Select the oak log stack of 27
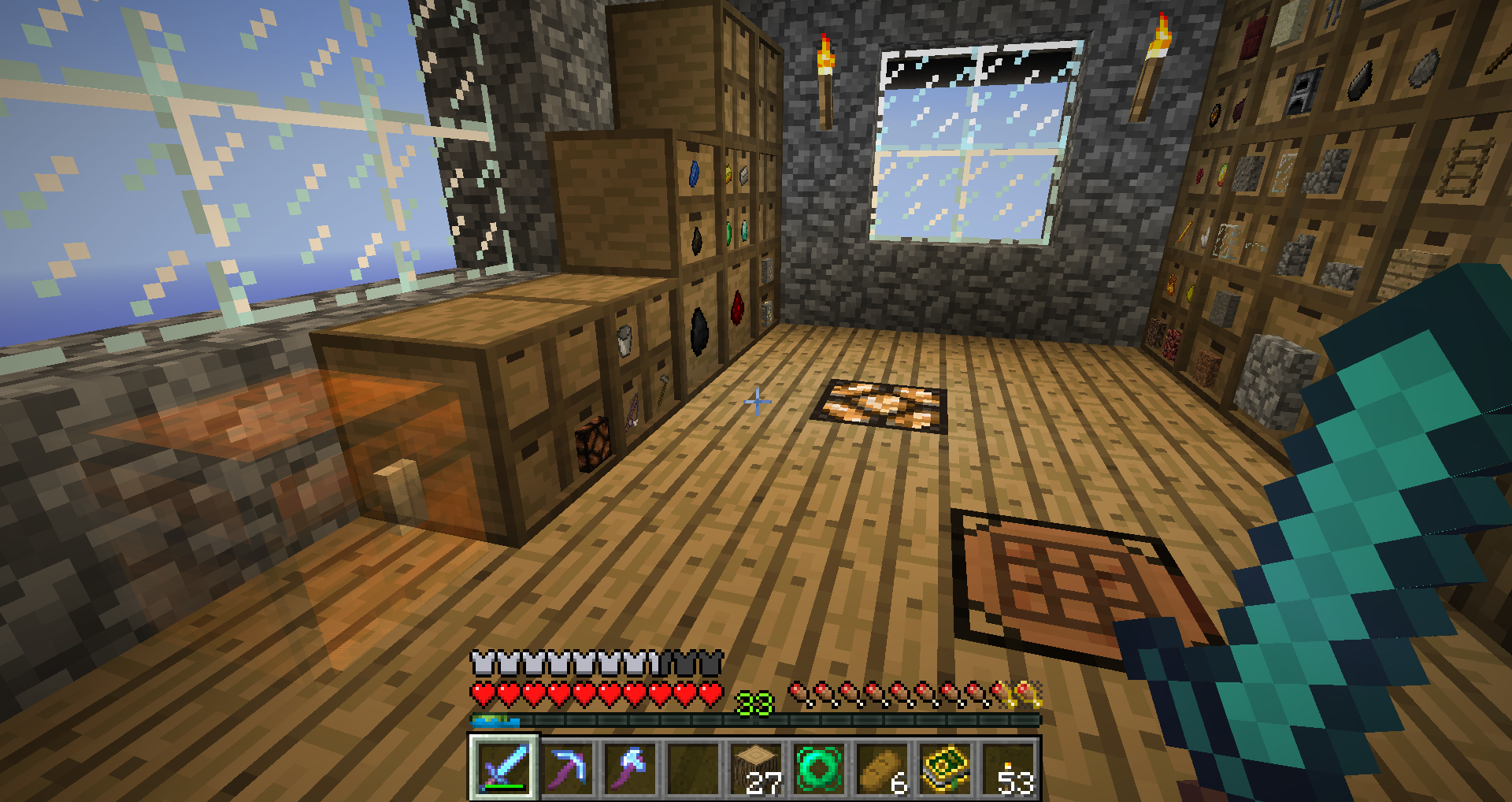The width and height of the screenshot is (1512, 802). 756,768
